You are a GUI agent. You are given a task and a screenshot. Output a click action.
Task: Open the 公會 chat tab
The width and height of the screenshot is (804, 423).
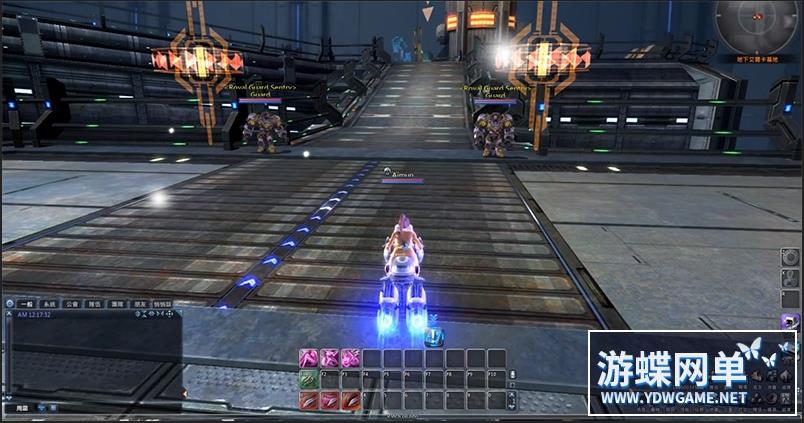tap(73, 303)
